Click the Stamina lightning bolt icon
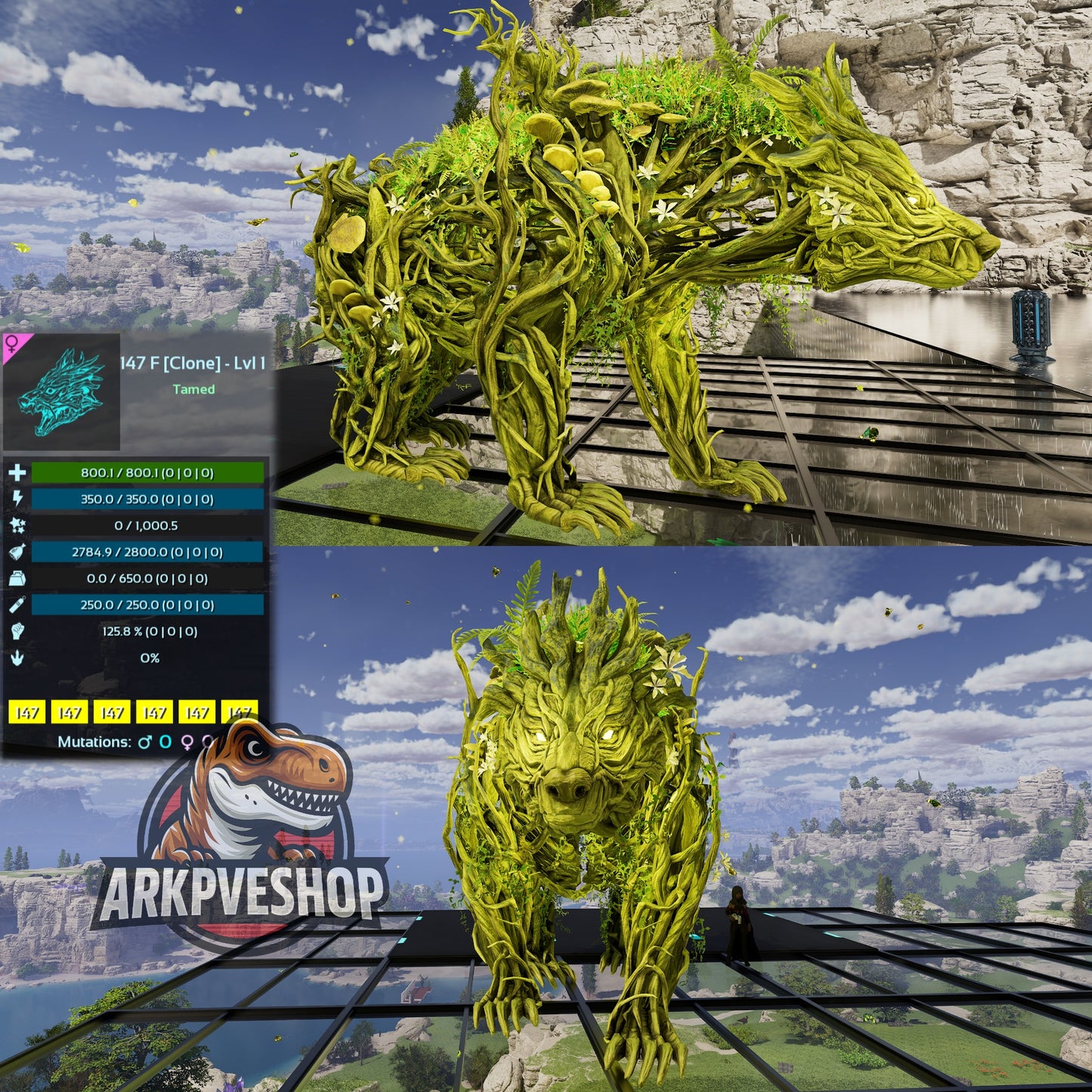 coord(18,499)
